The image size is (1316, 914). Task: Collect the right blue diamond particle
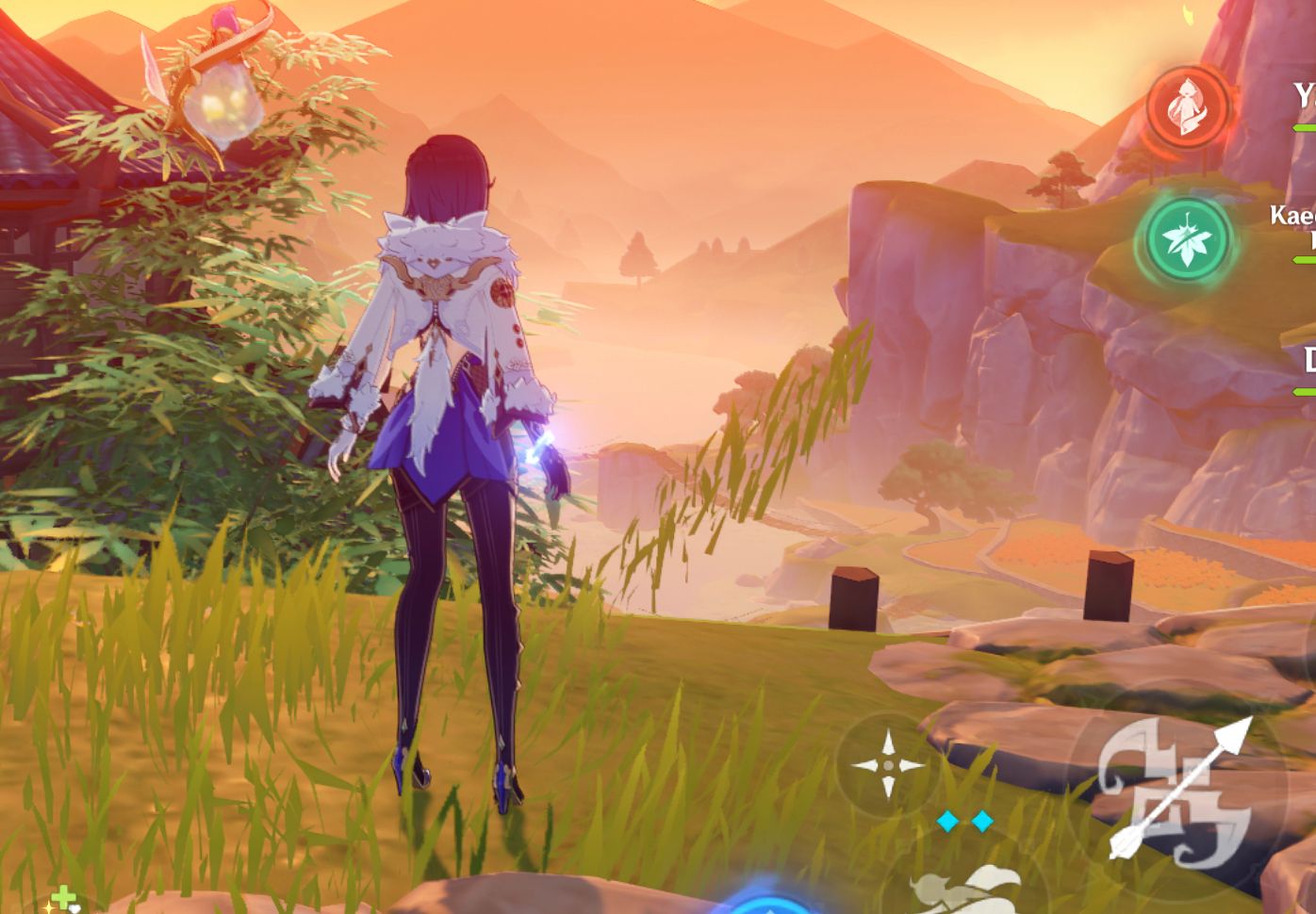[980, 820]
